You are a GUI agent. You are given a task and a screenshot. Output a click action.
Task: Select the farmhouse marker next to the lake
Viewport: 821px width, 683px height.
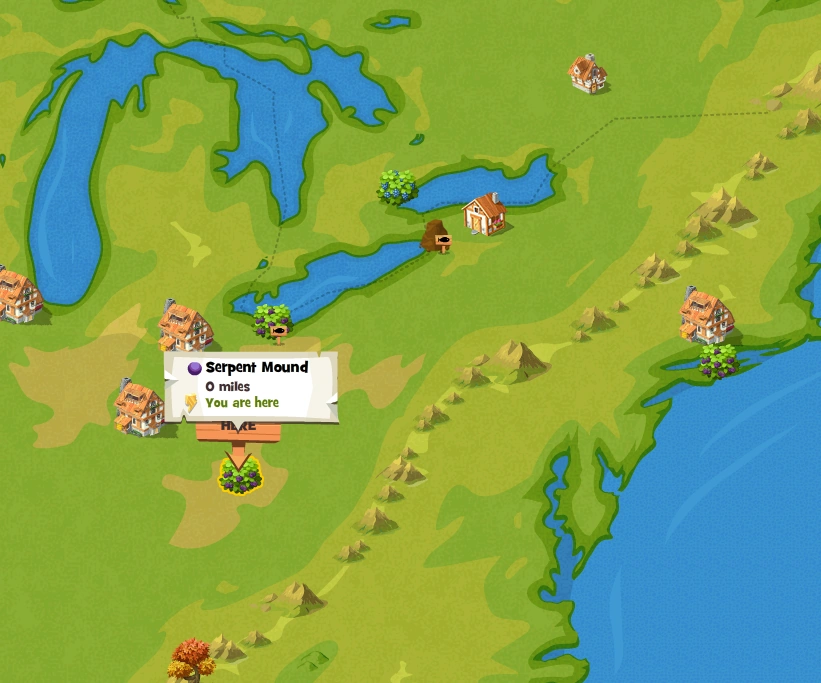click(485, 213)
